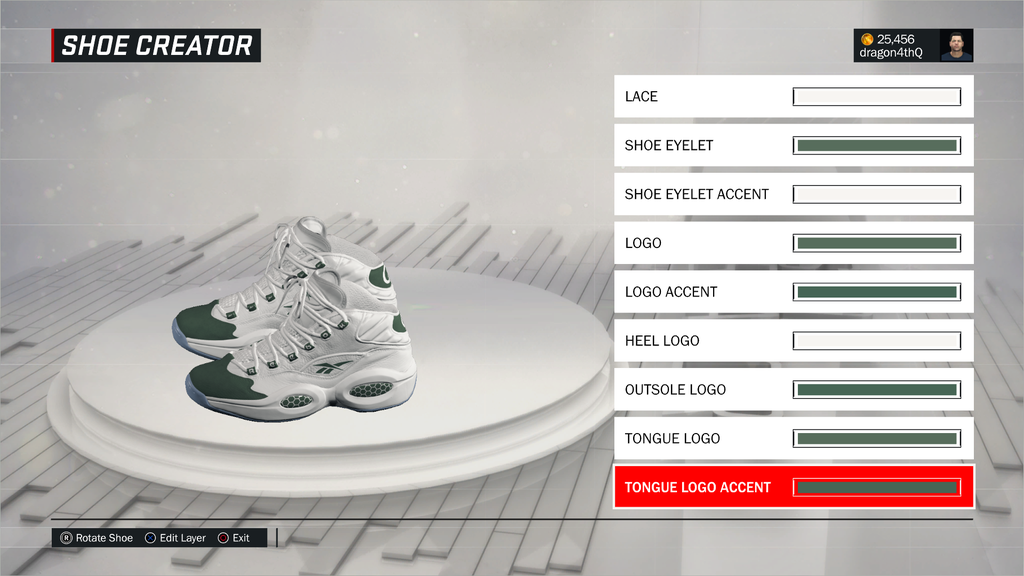Open the Shoe Eyelet Accent row
The width and height of the screenshot is (1024, 576).
[793, 194]
